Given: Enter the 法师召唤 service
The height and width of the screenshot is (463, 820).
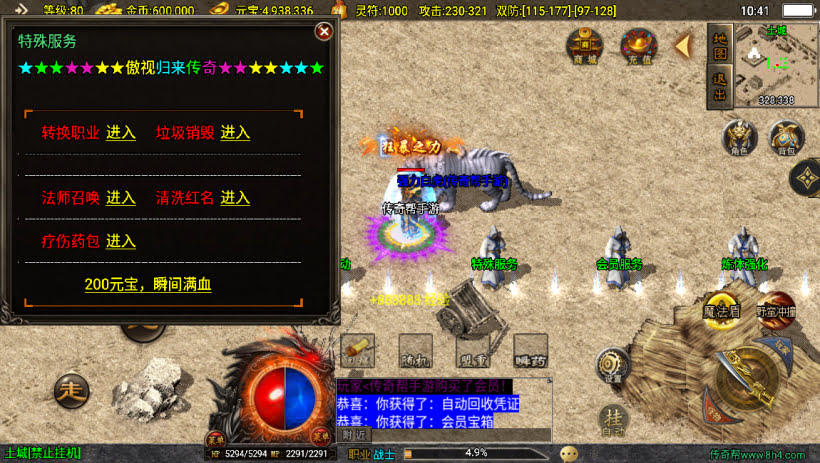Looking at the screenshot, I should pyautogui.click(x=121, y=197).
